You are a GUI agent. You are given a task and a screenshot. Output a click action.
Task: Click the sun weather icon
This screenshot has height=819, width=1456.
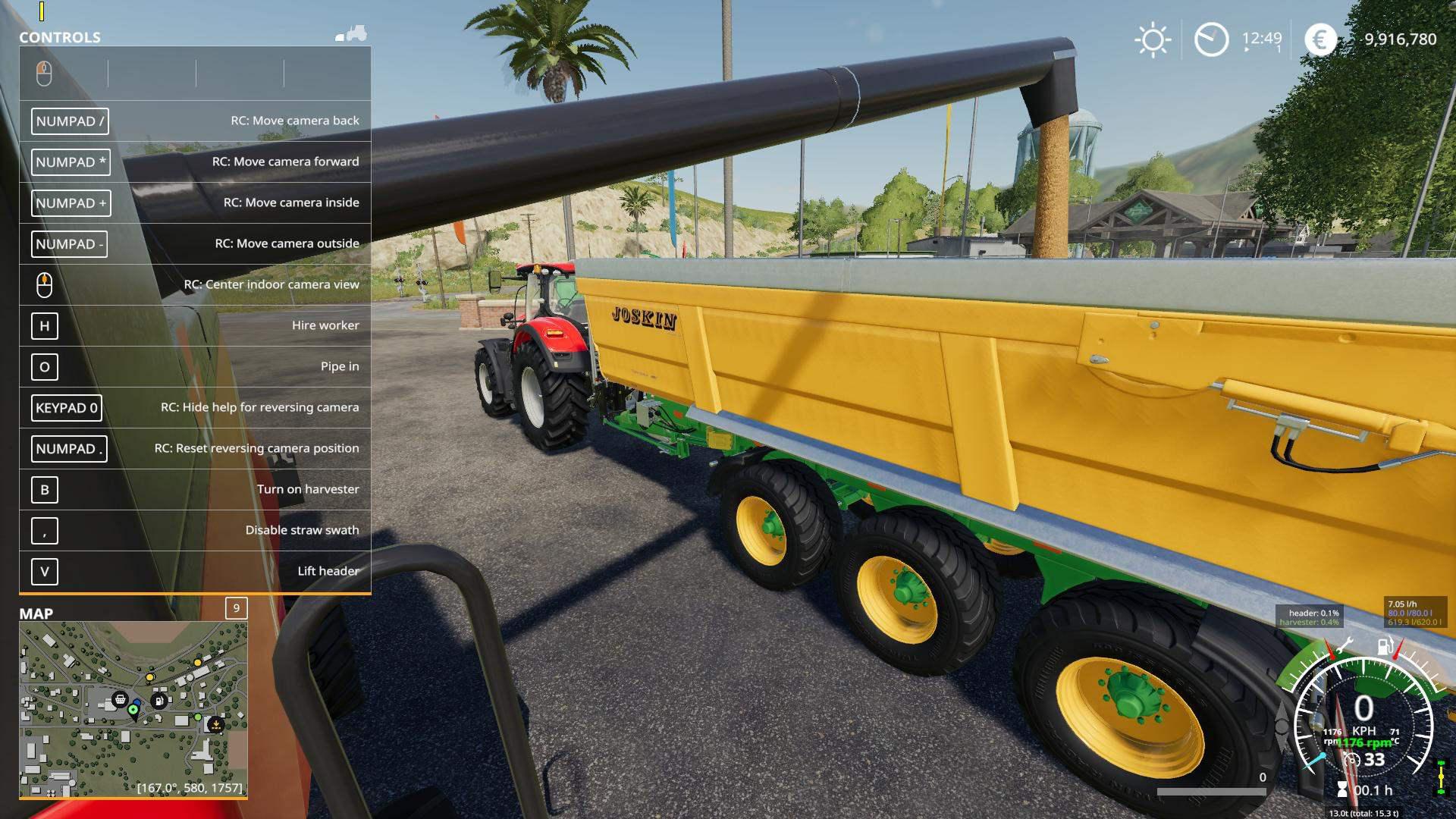(1153, 39)
